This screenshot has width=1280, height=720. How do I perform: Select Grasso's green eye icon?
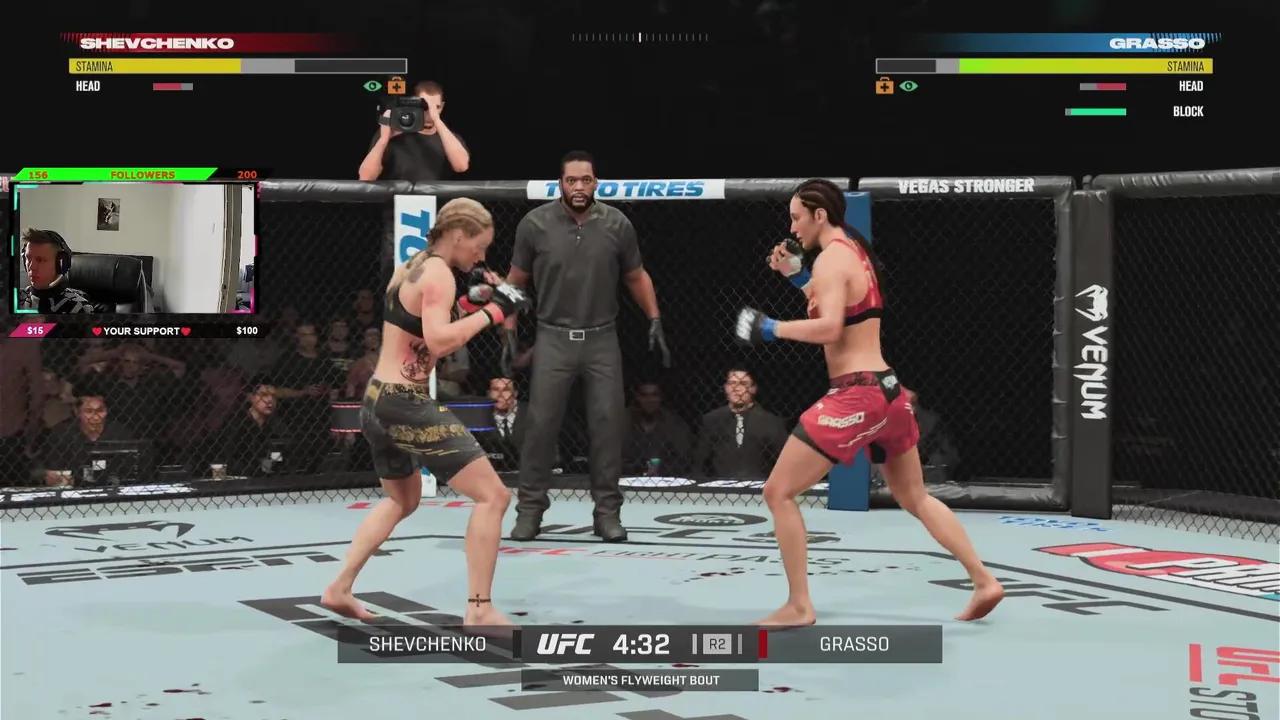(908, 86)
